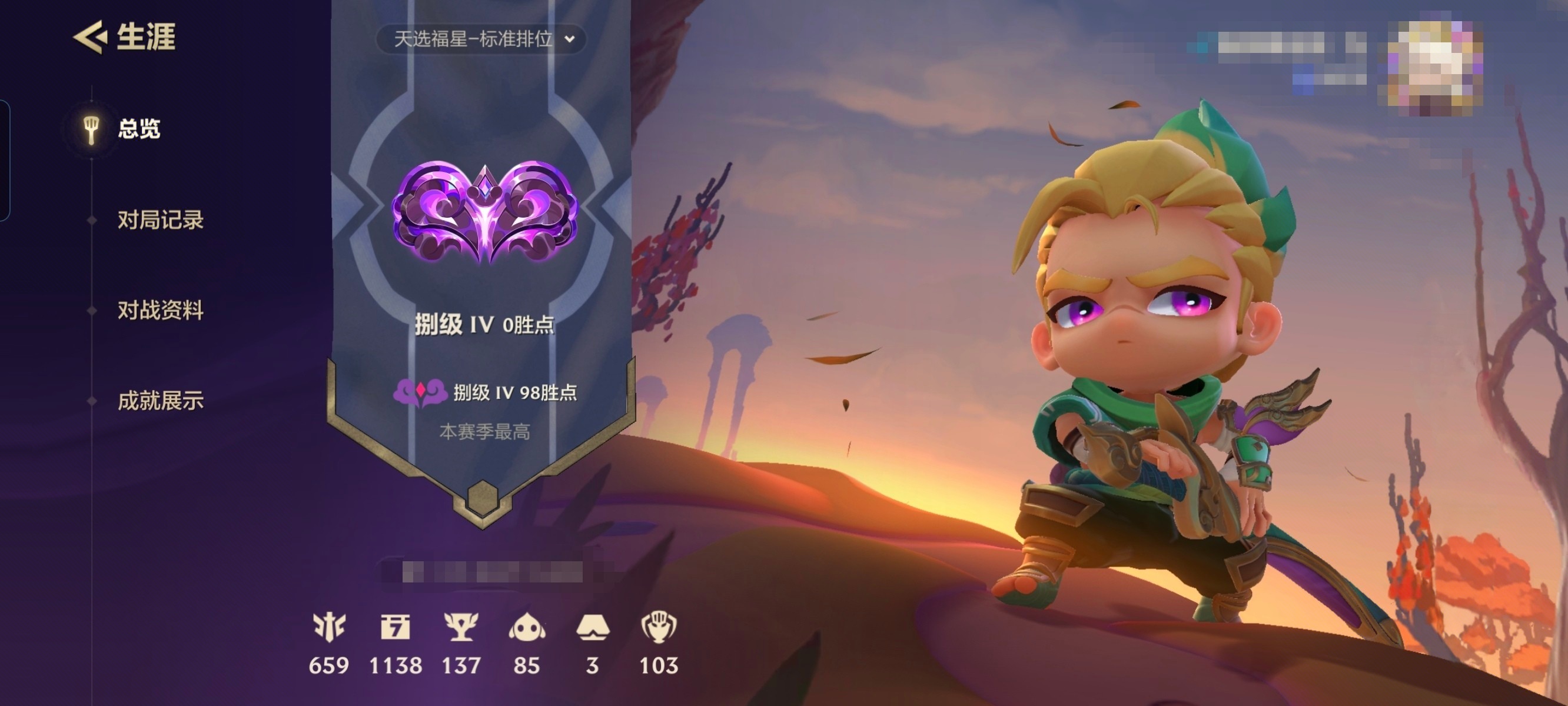Expand the queue selector chevron arrow
Image resolution: width=1568 pixels, height=706 pixels.
(569, 40)
